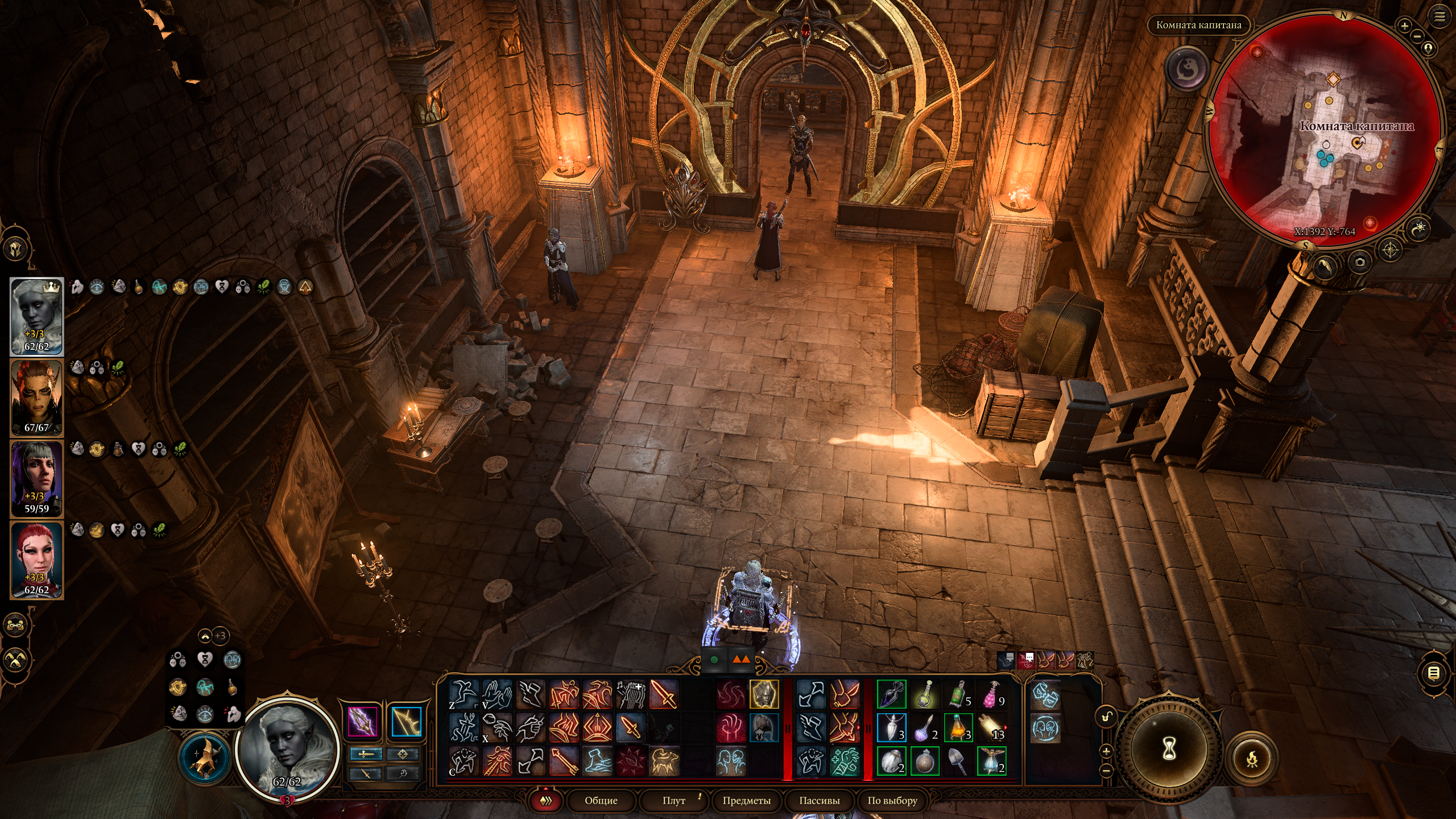Click the minimap
1456x819 pixels.
point(1325,131)
